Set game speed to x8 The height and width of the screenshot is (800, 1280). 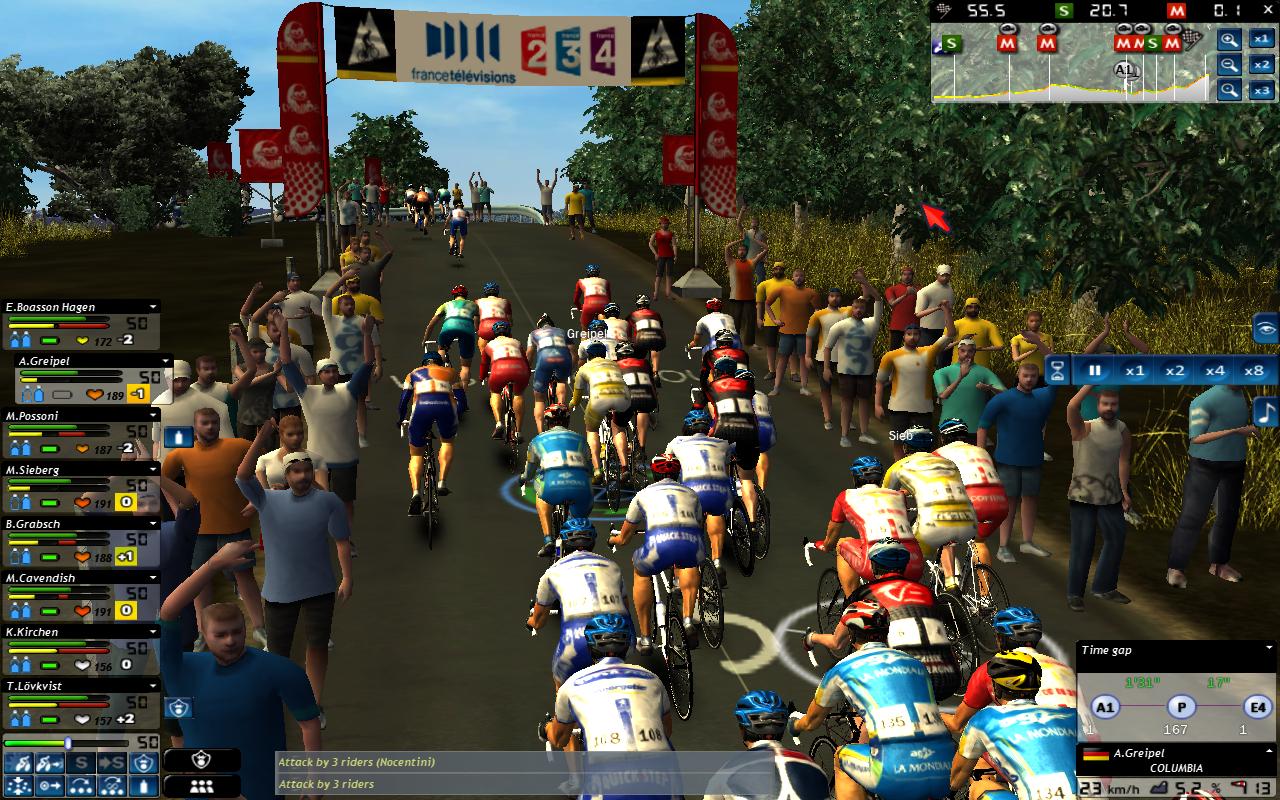coord(1253,370)
